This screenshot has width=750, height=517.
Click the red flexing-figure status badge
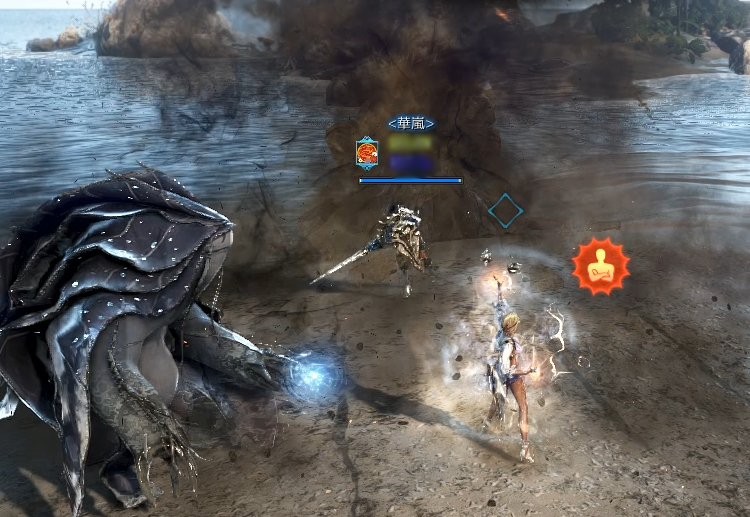coord(601,266)
